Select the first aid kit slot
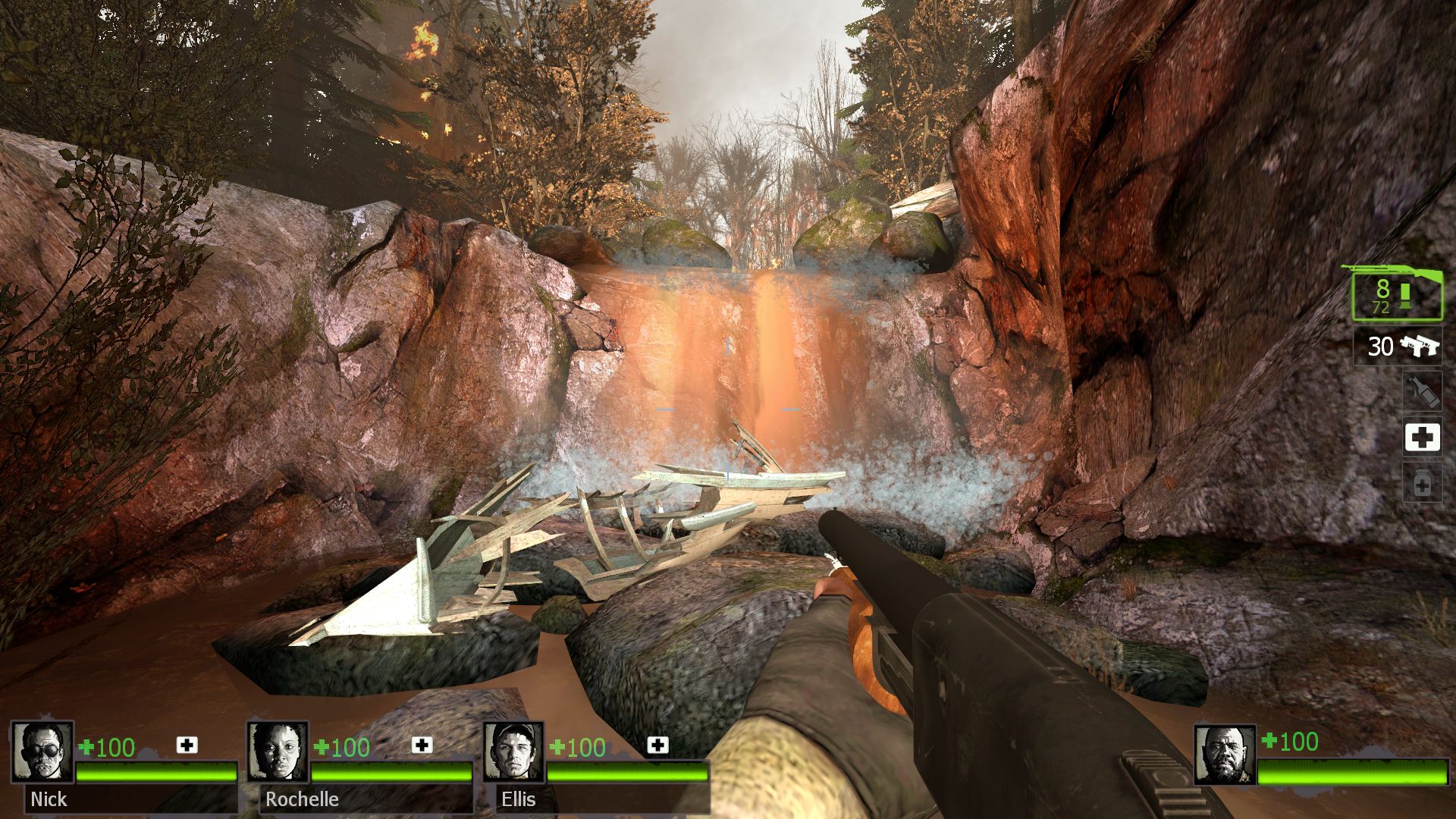The height and width of the screenshot is (819, 1456). (x=1422, y=438)
